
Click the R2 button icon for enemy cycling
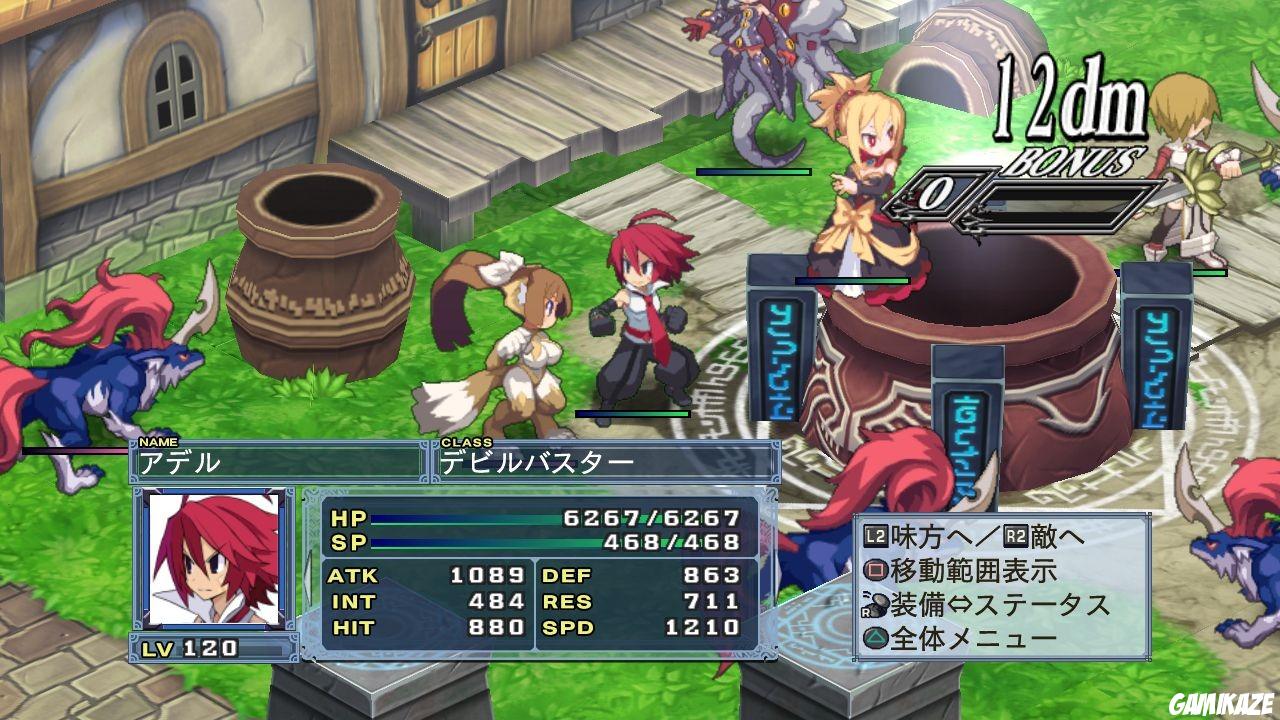pos(1012,536)
